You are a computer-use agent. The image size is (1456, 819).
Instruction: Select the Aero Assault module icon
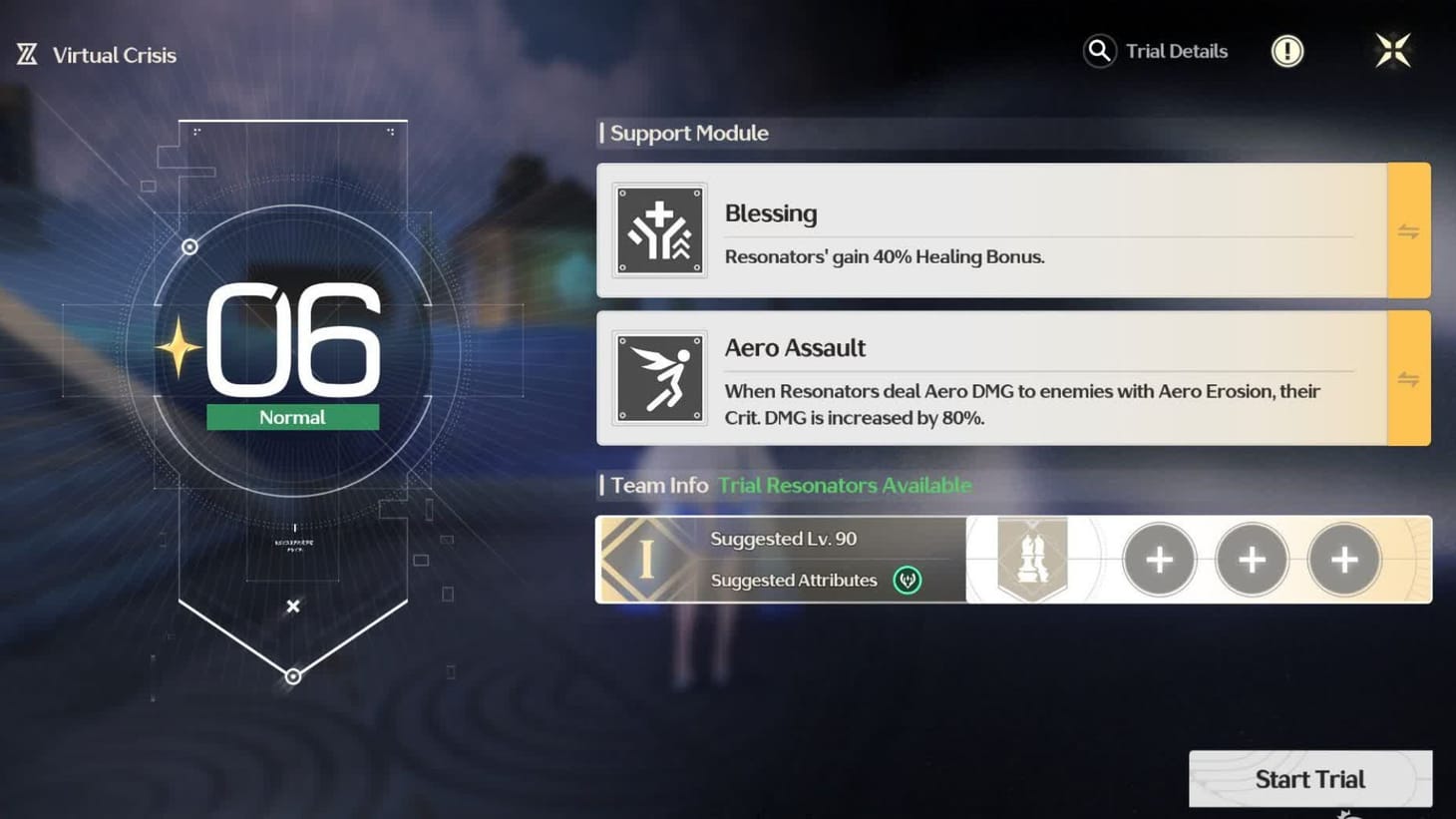pyautogui.click(x=659, y=377)
